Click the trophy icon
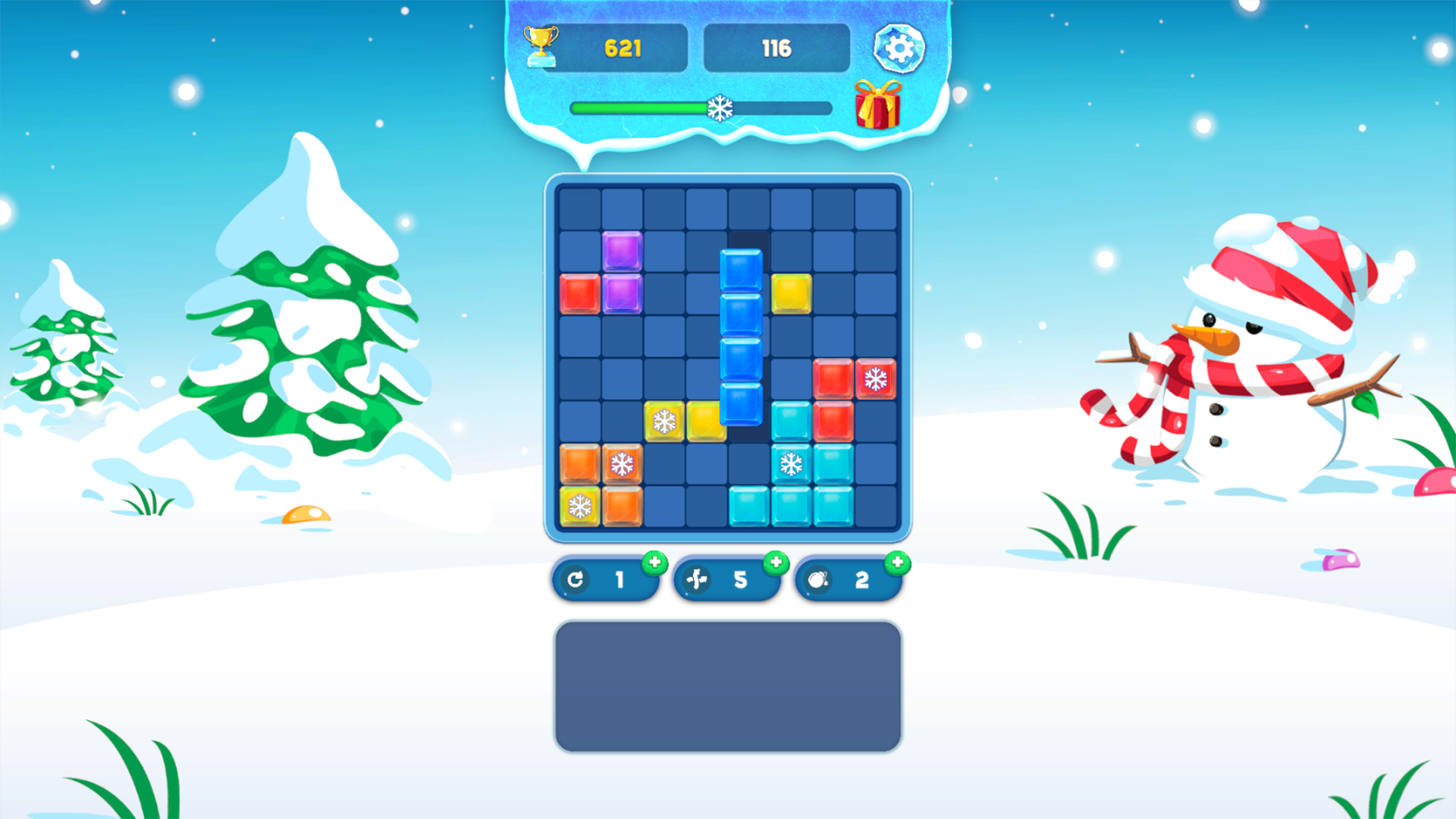 [x=540, y=45]
